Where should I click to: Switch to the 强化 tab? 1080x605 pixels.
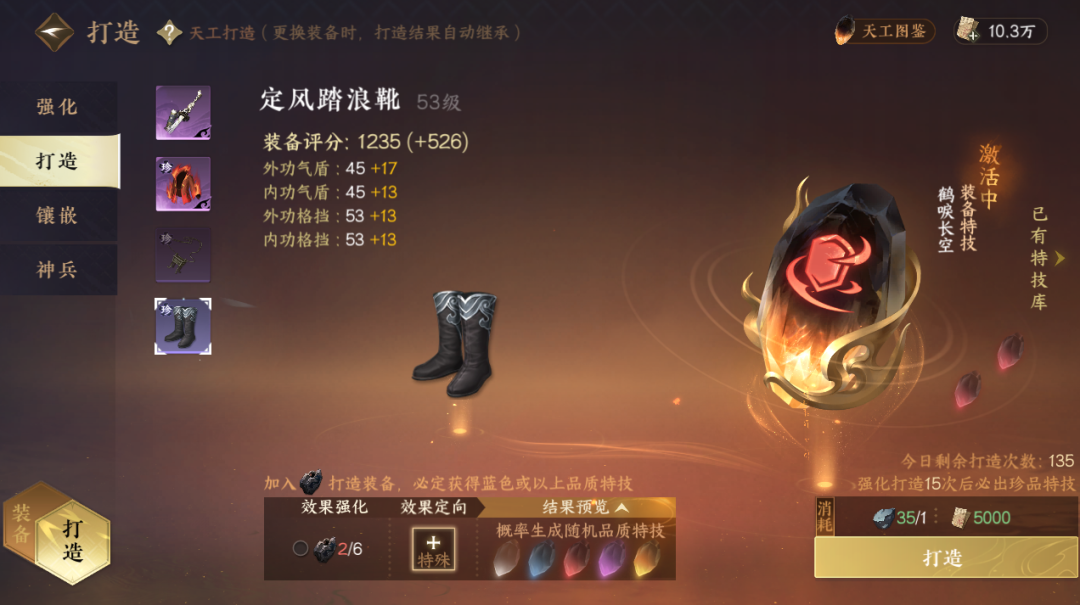pos(58,107)
